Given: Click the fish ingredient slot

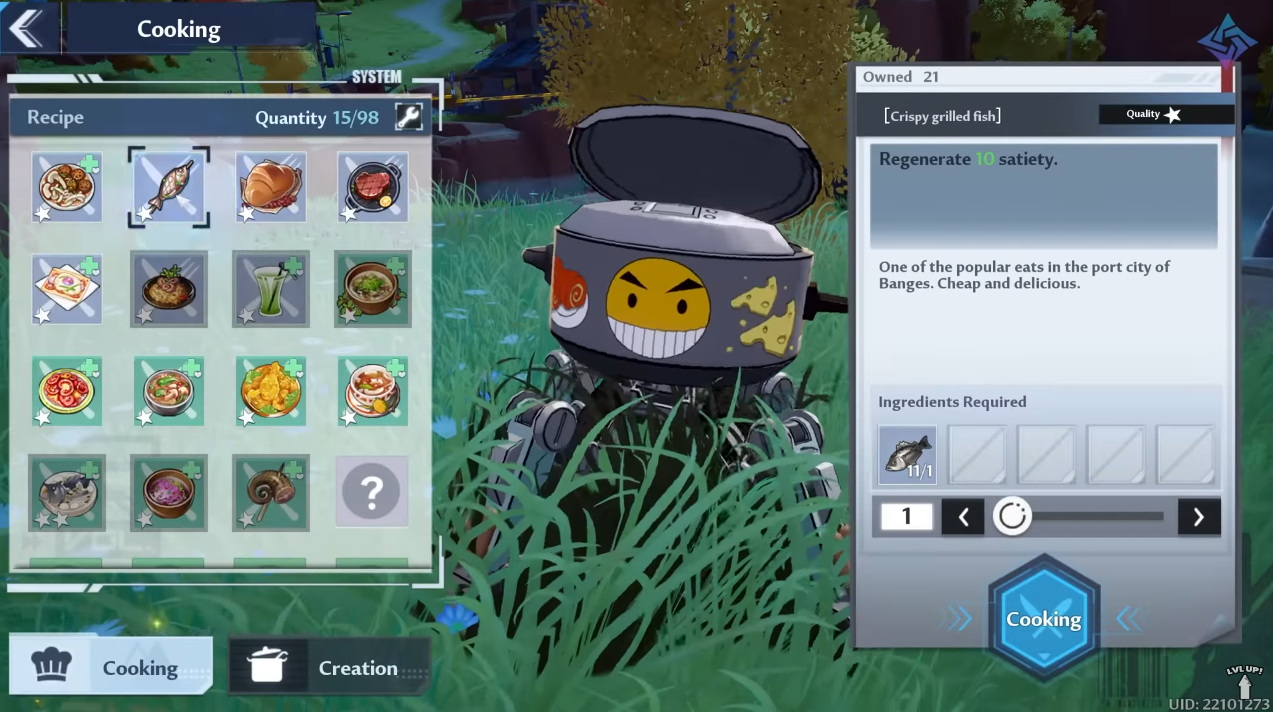Looking at the screenshot, I should pos(907,455).
